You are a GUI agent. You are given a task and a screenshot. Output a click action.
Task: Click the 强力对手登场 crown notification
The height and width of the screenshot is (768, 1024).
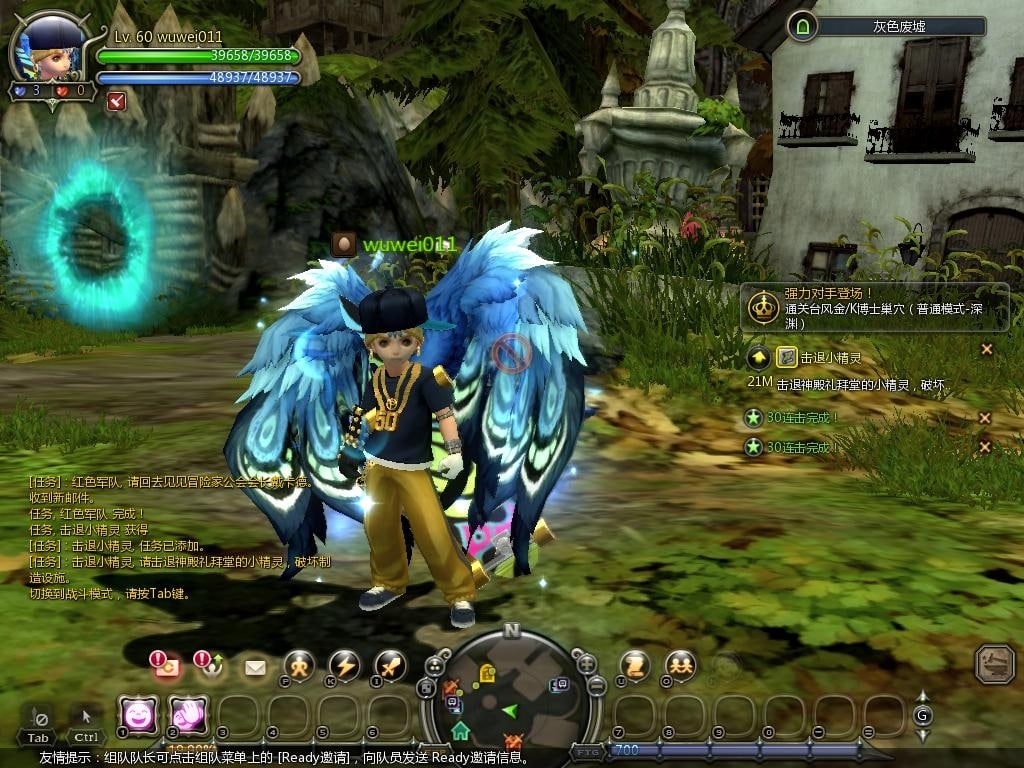764,307
